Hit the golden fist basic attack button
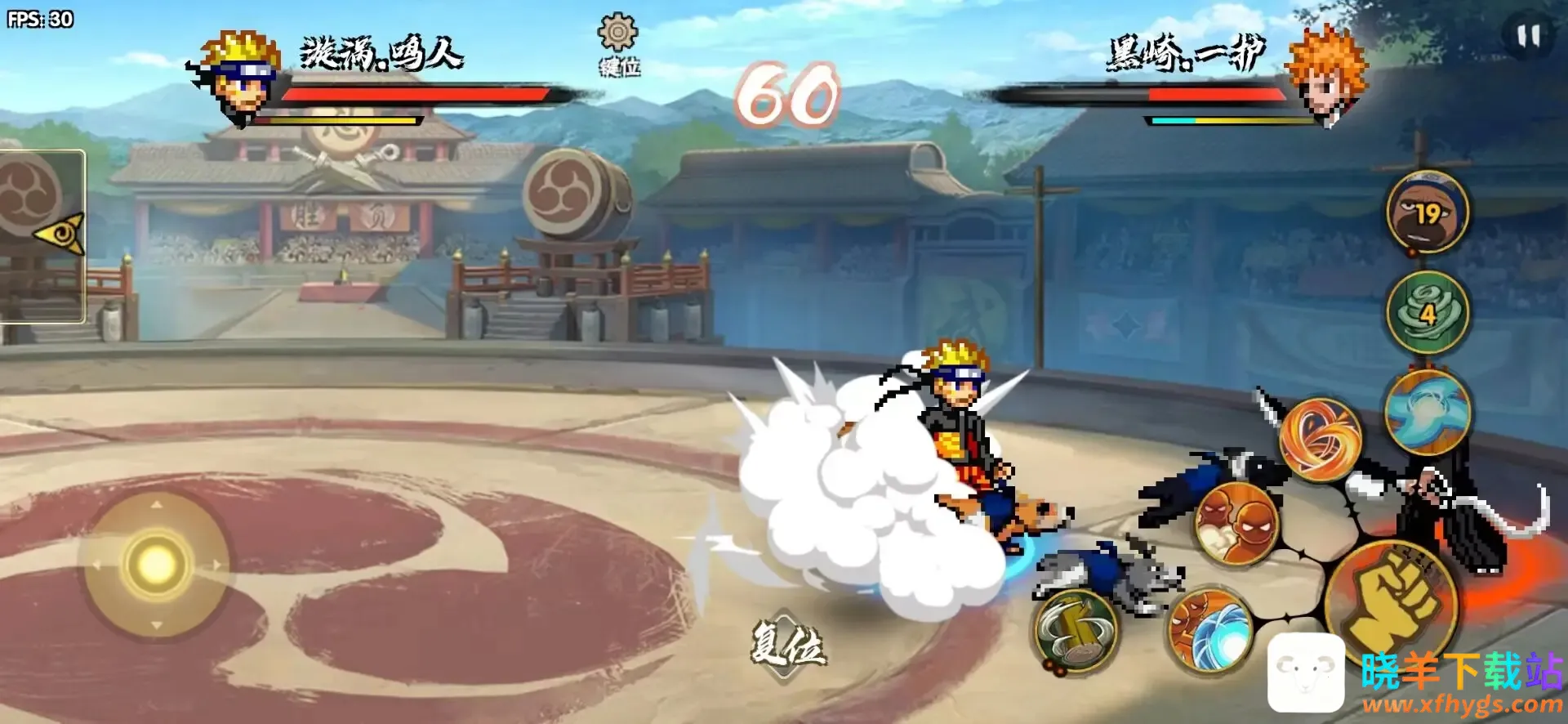Viewport: 1568px width, 724px height. tap(1392, 601)
